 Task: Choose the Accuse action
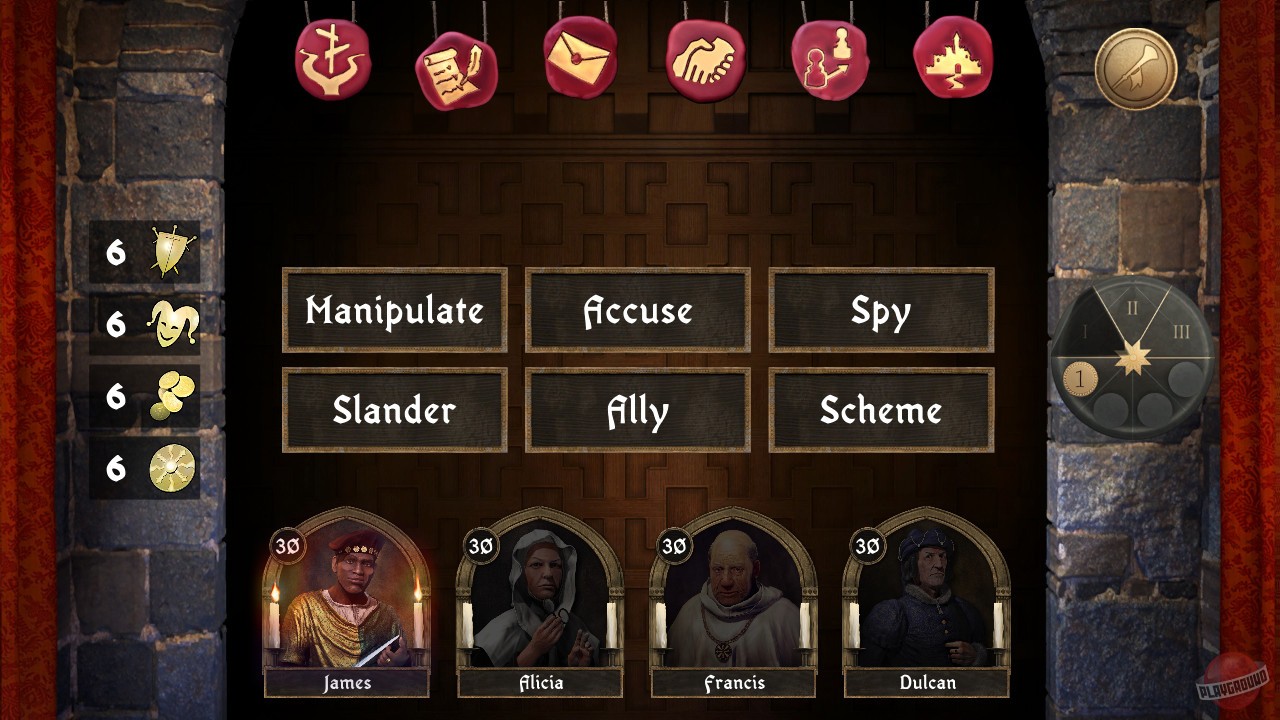[x=638, y=311]
